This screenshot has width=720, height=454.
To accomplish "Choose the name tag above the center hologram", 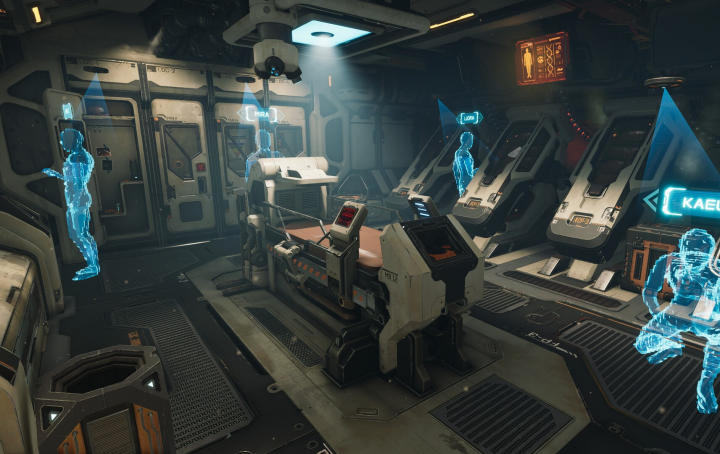I will (x=469, y=118).
